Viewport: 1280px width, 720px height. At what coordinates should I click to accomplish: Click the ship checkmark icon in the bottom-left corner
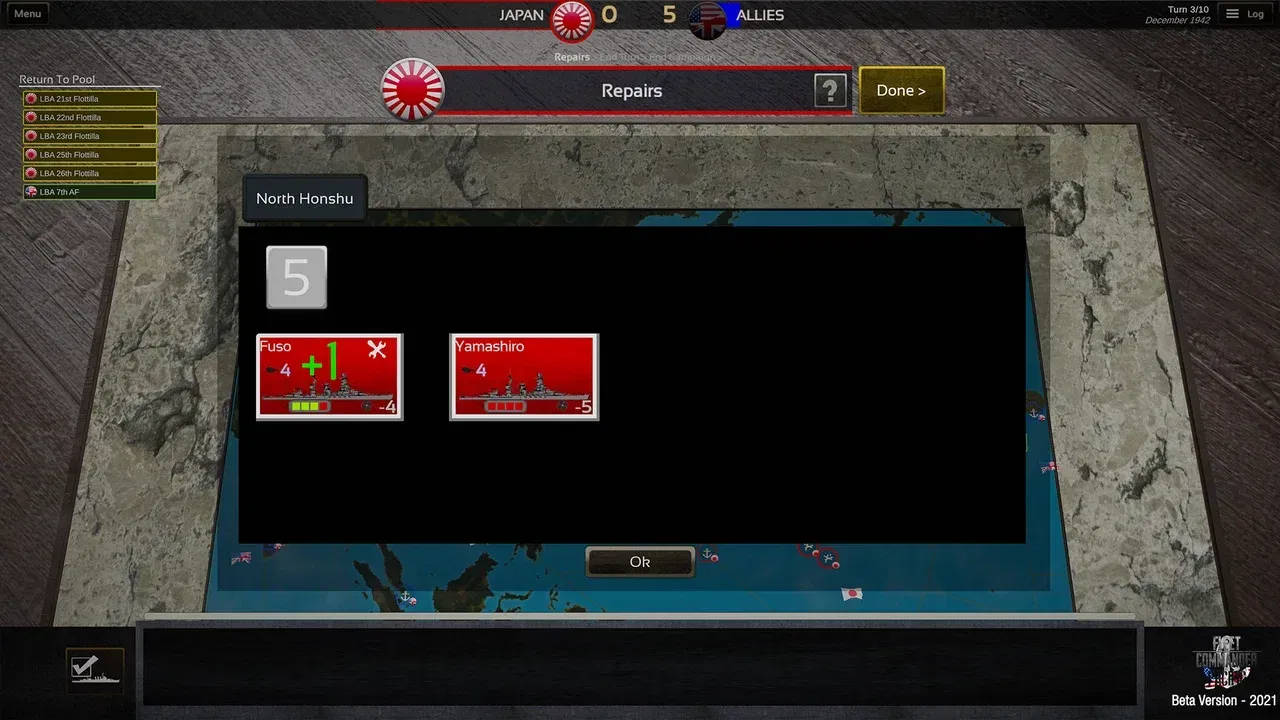(94, 667)
